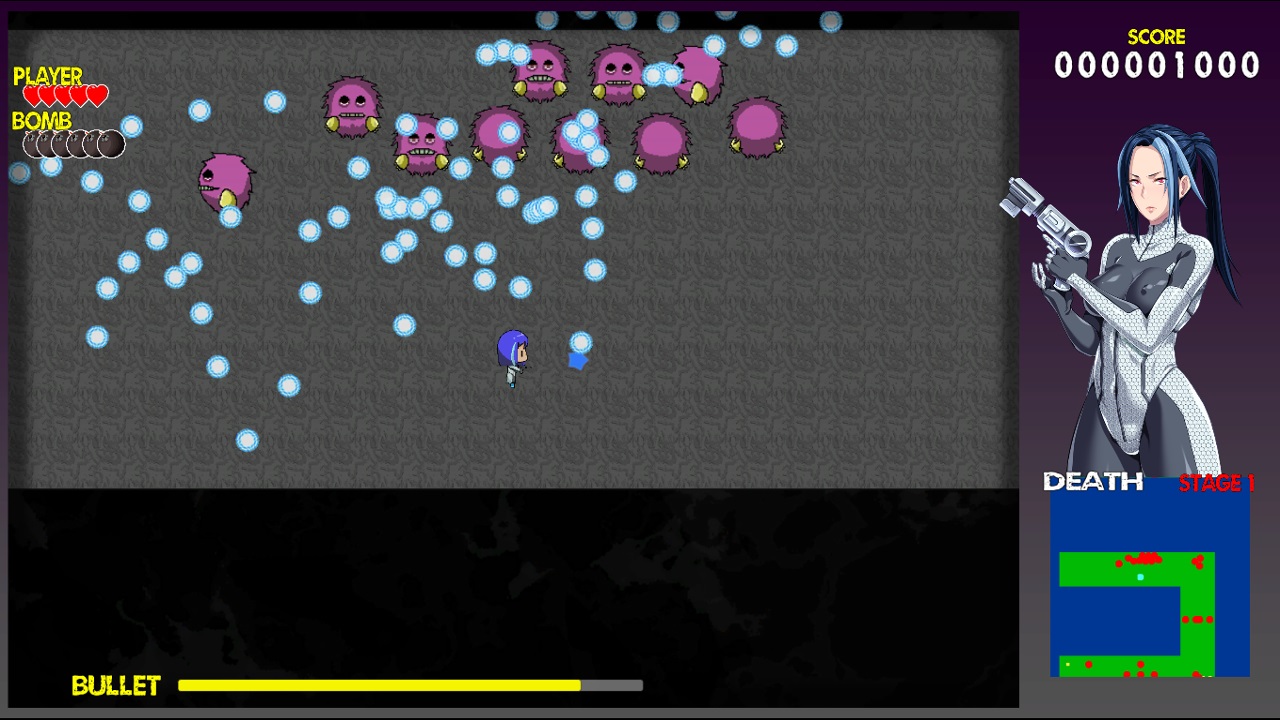Click the BULLET gauge label
1280x720 pixels.
click(x=116, y=686)
